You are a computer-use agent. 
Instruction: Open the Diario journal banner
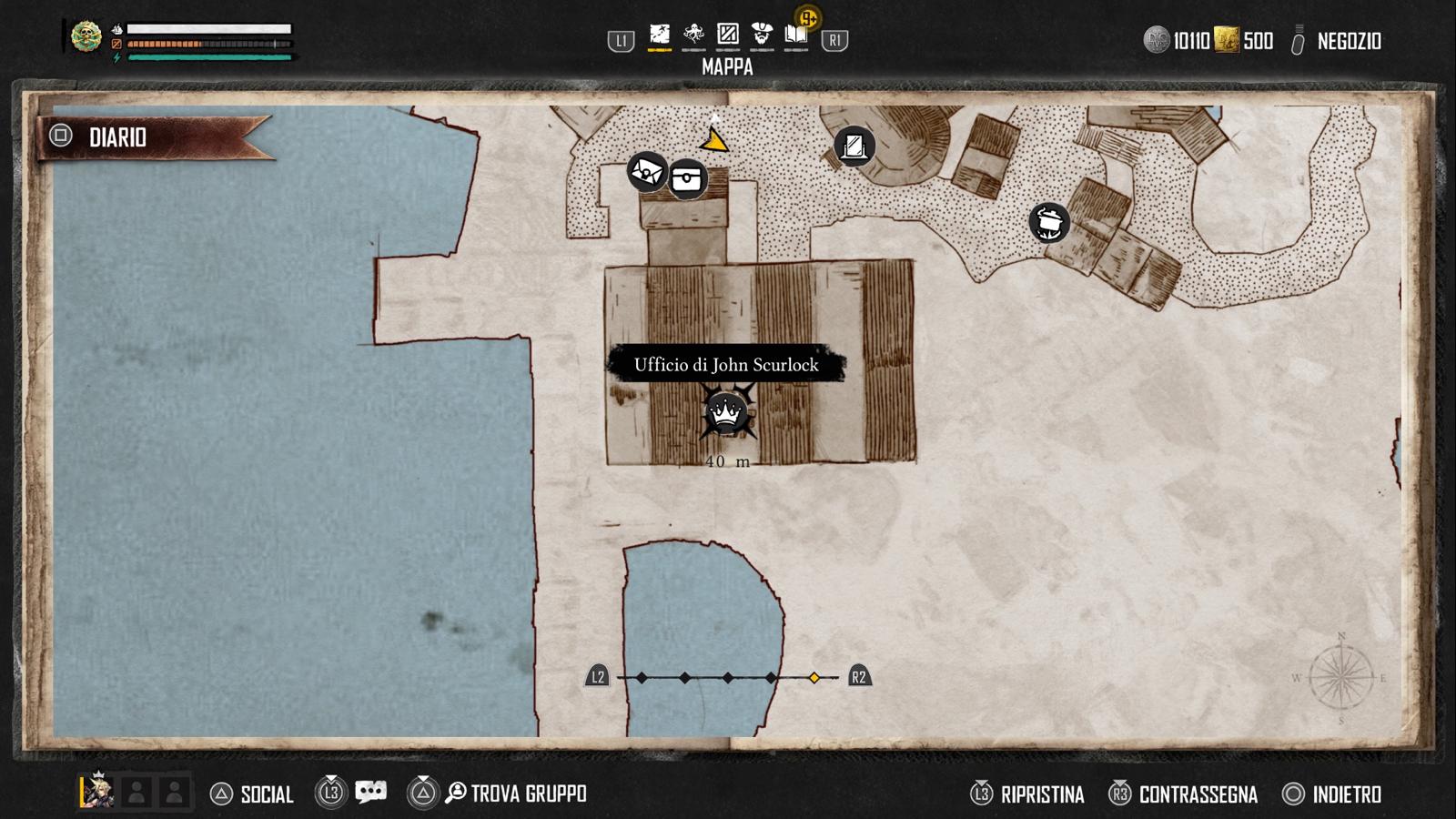118,137
